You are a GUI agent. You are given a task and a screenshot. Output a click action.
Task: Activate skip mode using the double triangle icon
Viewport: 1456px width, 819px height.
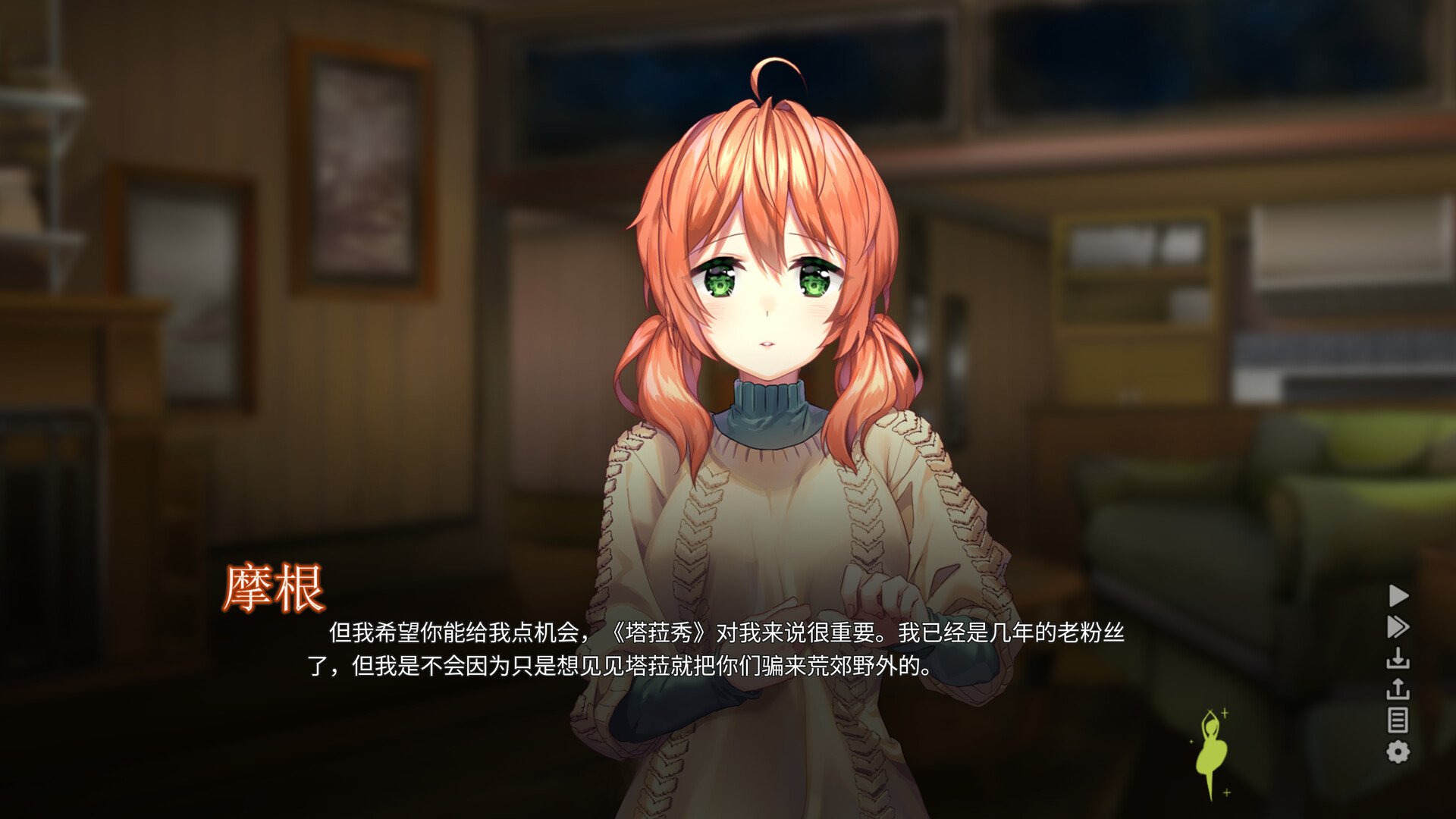pos(1399,626)
